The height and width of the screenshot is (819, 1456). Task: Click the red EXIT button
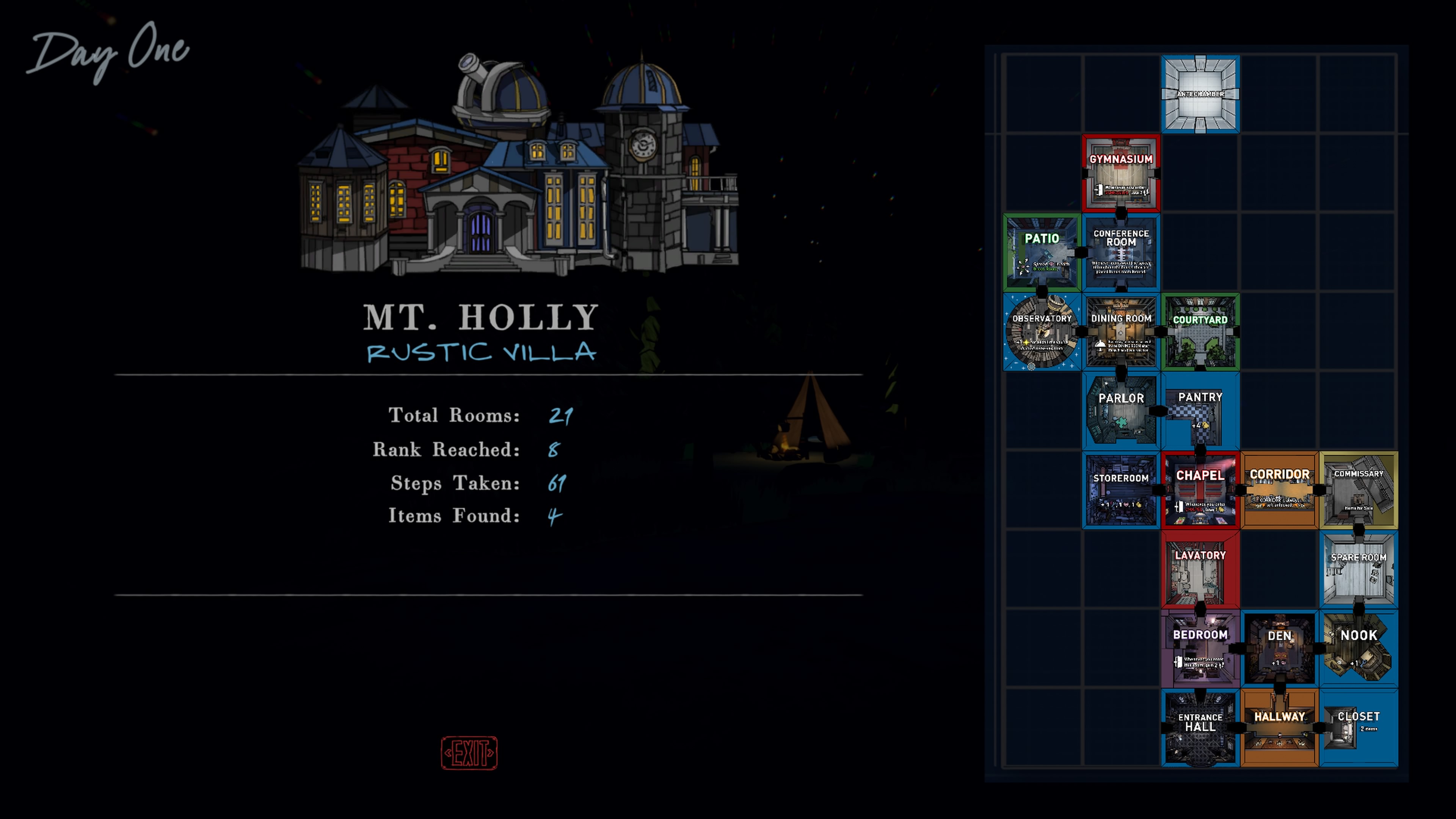tap(469, 752)
